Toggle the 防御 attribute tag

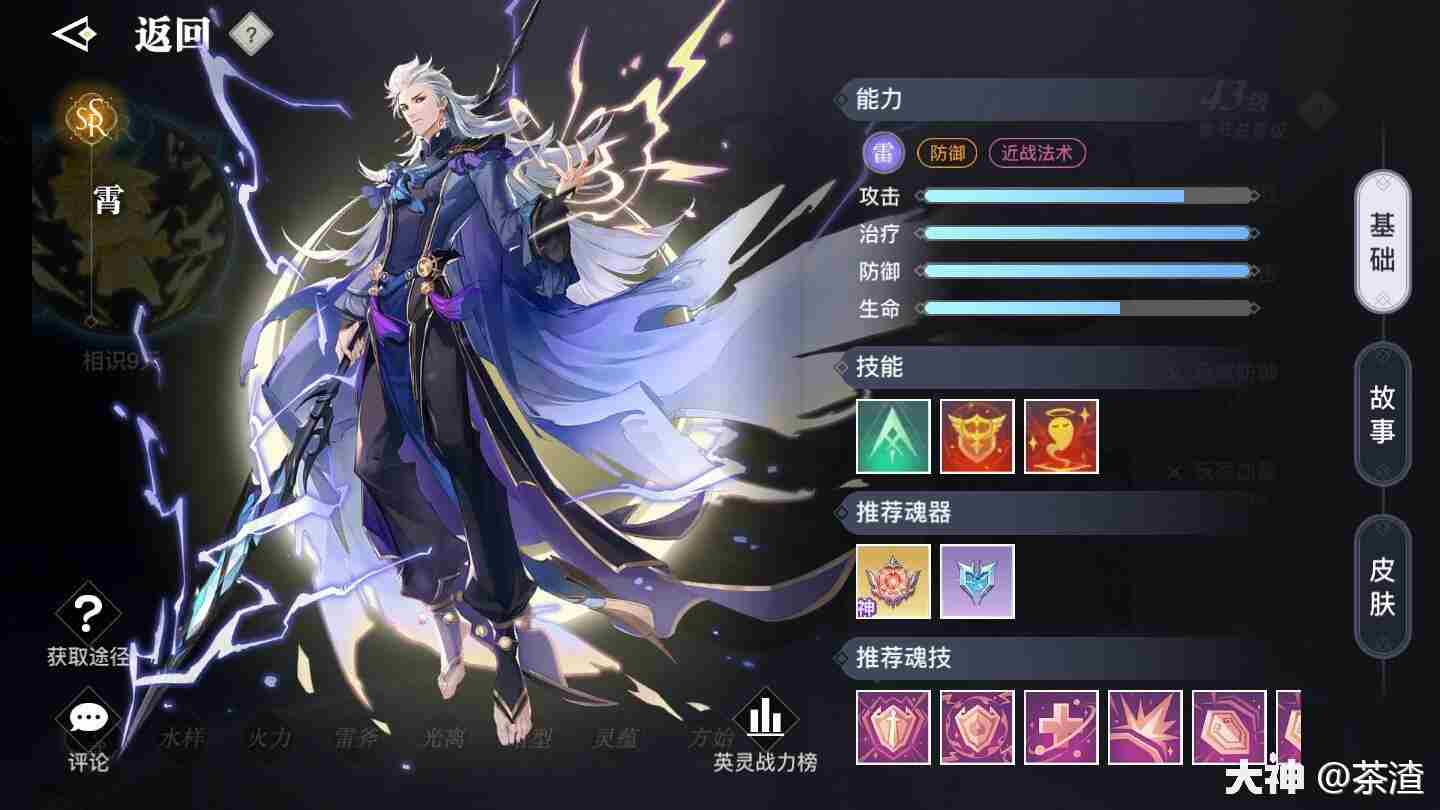tap(946, 153)
